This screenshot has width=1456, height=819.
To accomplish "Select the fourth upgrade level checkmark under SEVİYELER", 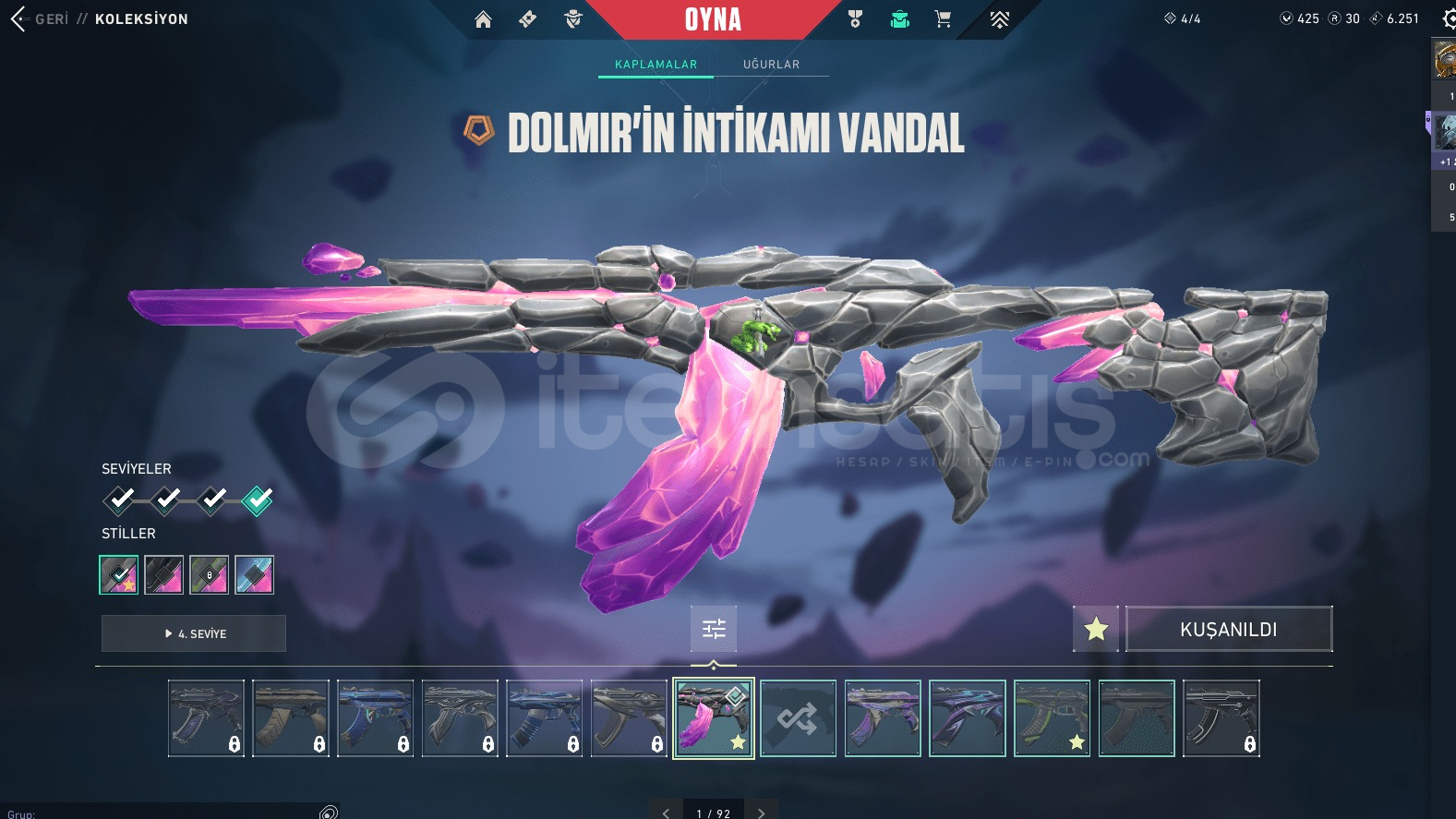I will pyautogui.click(x=256, y=500).
